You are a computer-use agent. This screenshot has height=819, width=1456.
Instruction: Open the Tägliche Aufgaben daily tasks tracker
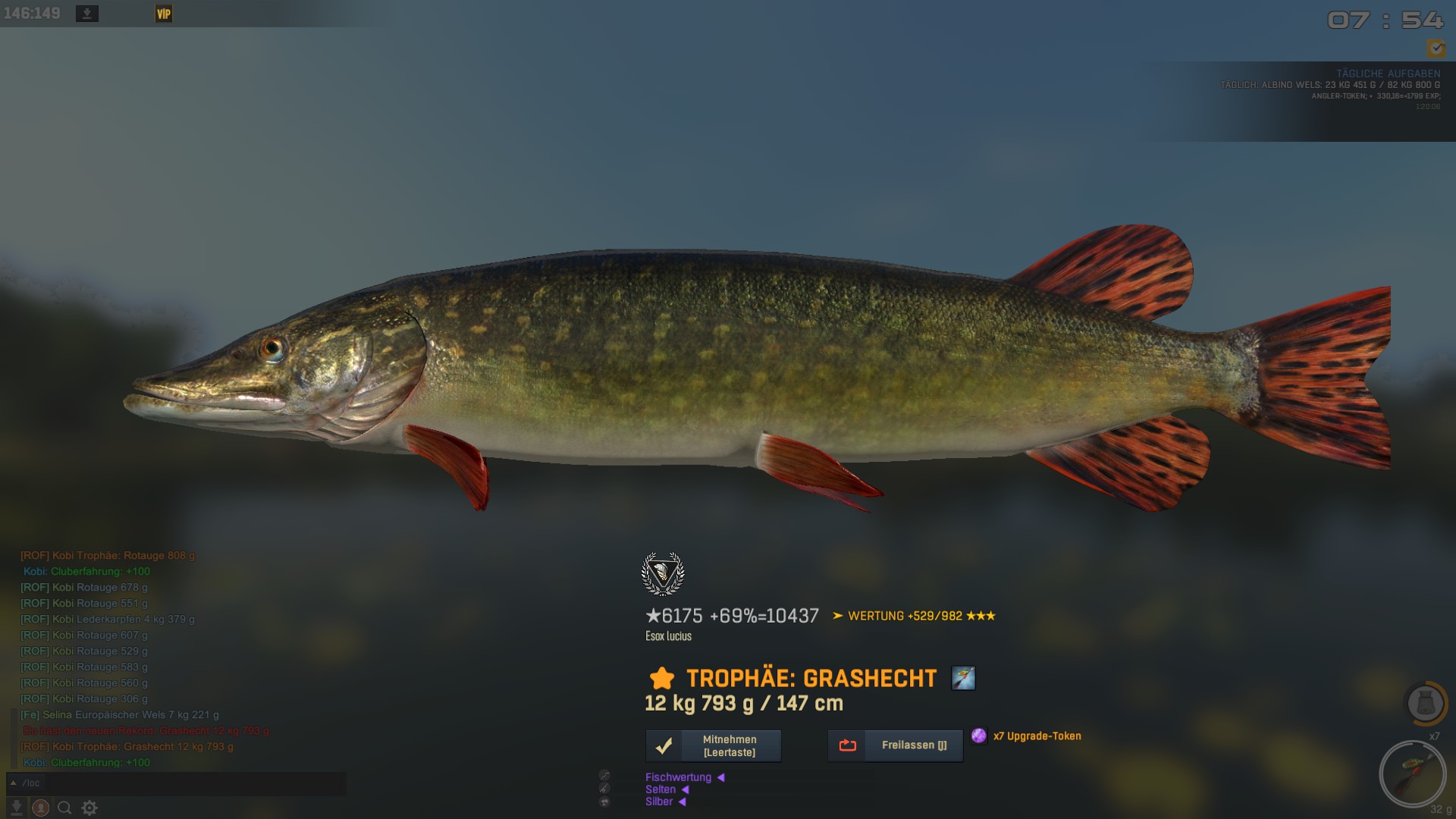pos(1388,74)
